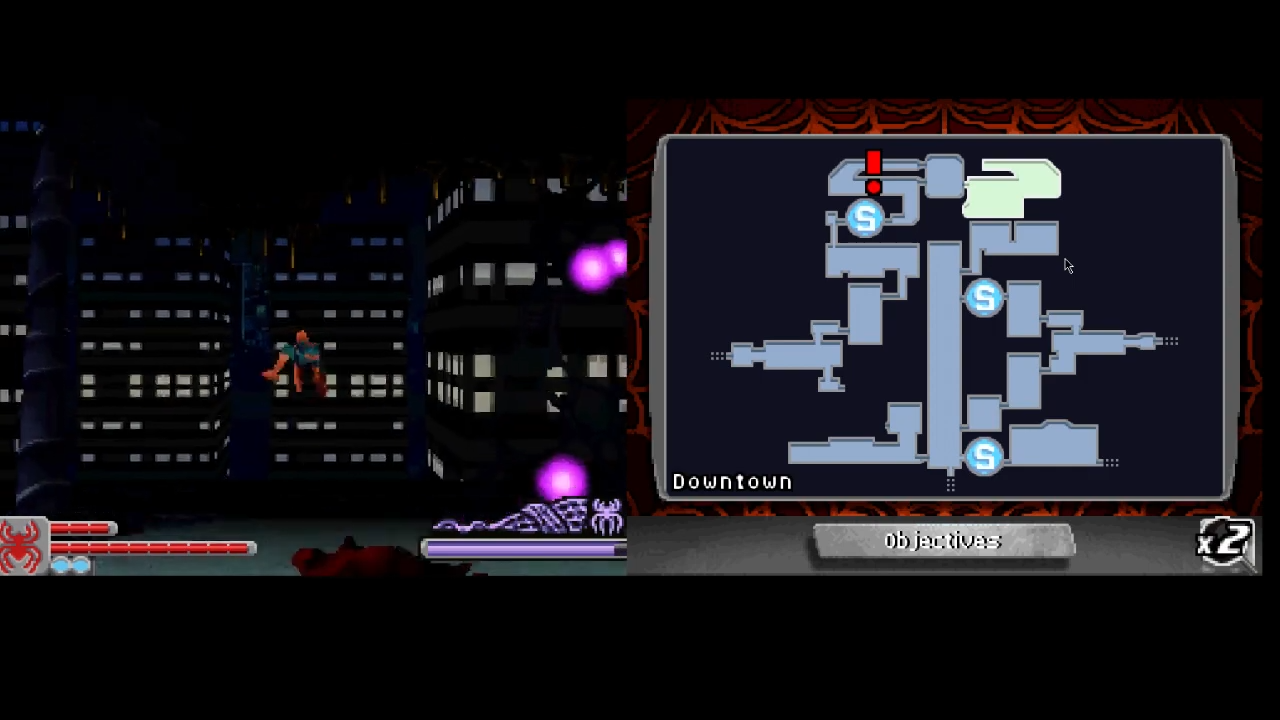Toggle the right blue orb under the health bar

[x=80, y=563]
